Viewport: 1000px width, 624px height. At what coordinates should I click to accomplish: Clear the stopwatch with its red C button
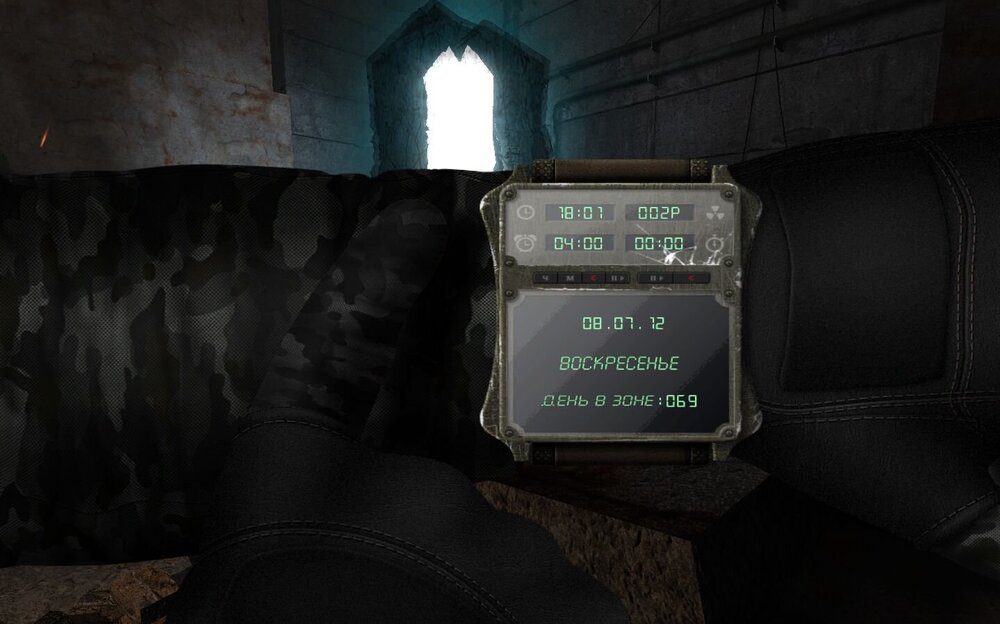click(x=691, y=277)
